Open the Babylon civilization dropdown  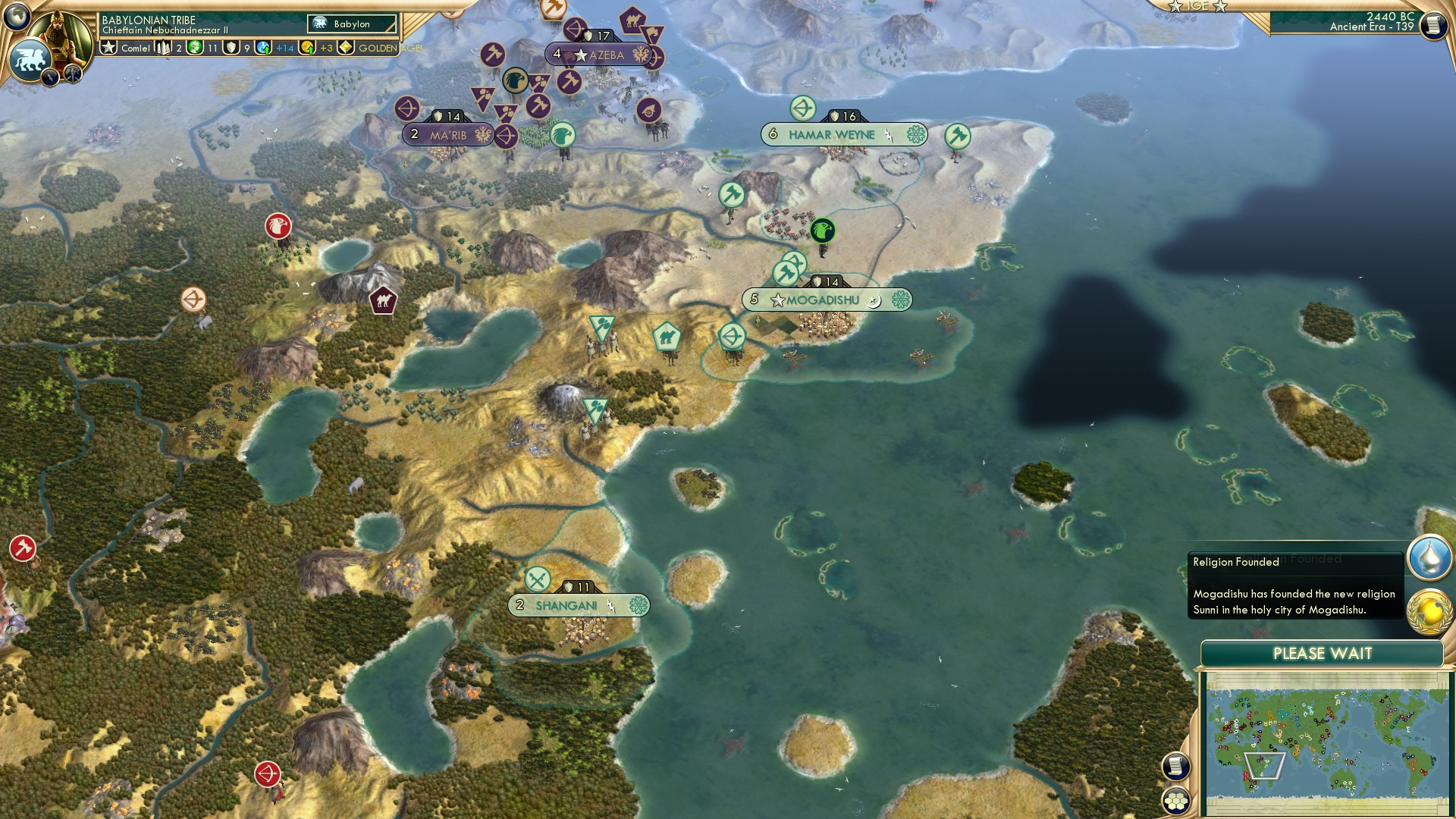353,24
